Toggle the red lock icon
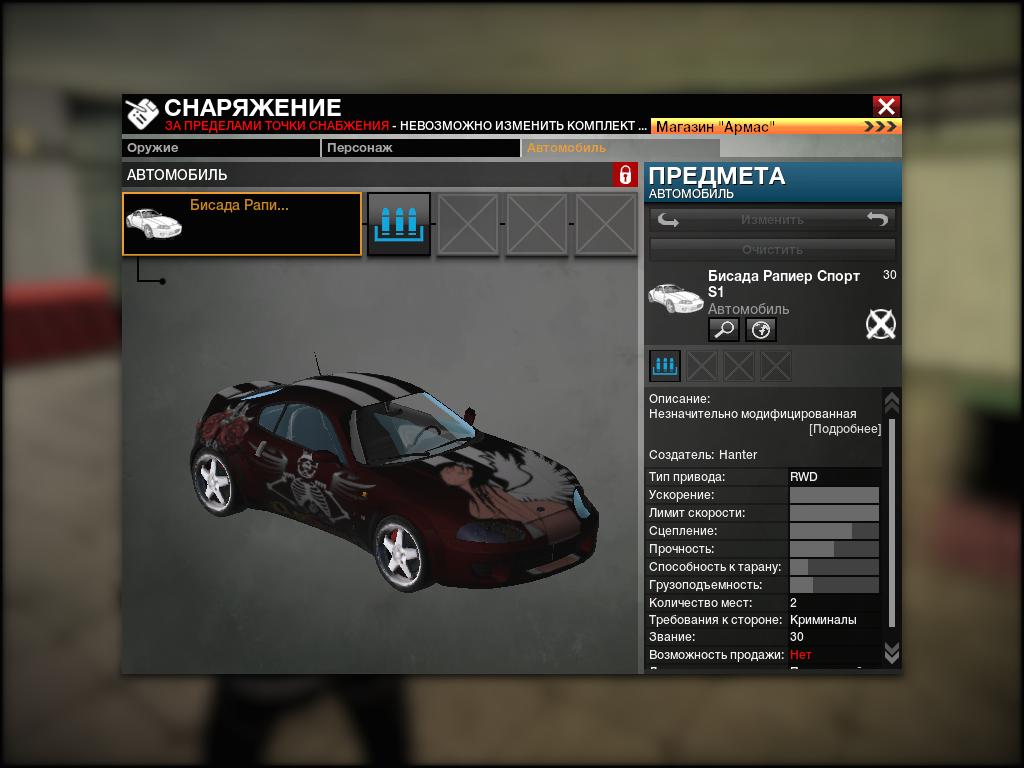This screenshot has width=1024, height=768. (x=625, y=175)
